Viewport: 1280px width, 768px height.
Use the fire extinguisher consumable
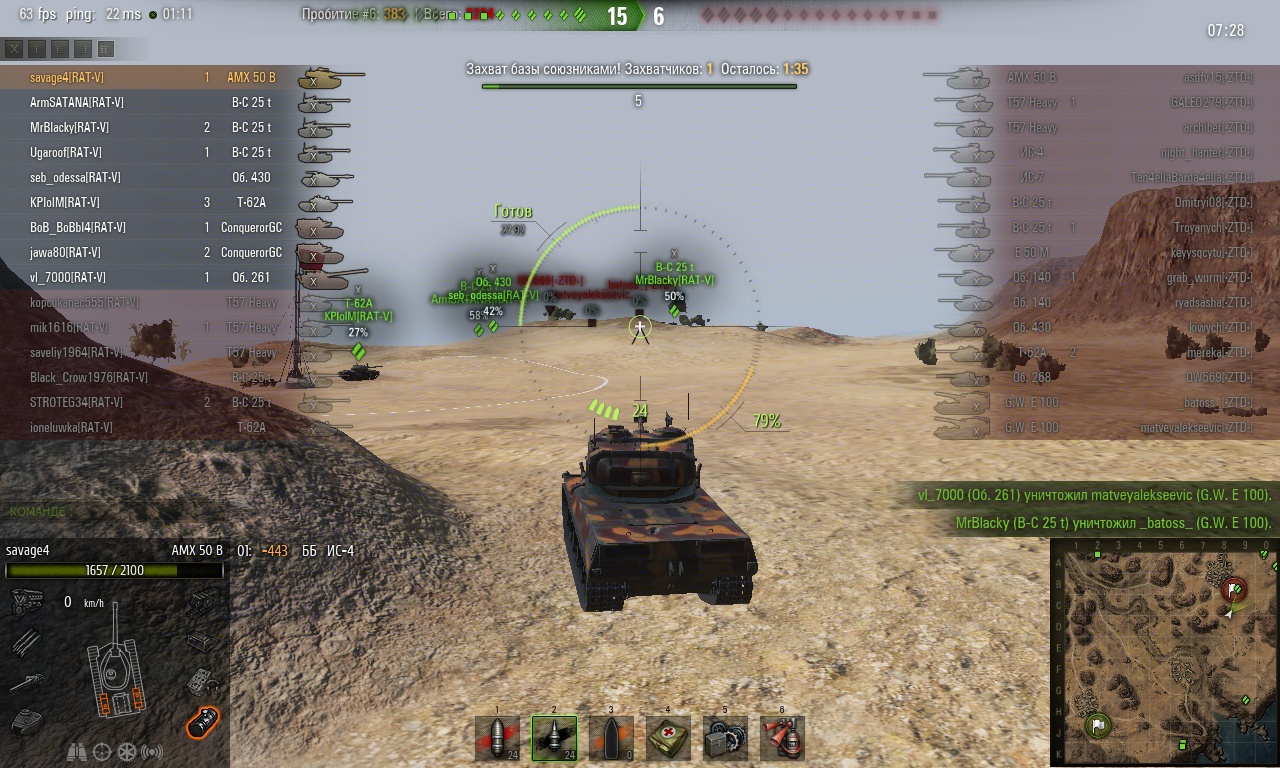[782, 738]
